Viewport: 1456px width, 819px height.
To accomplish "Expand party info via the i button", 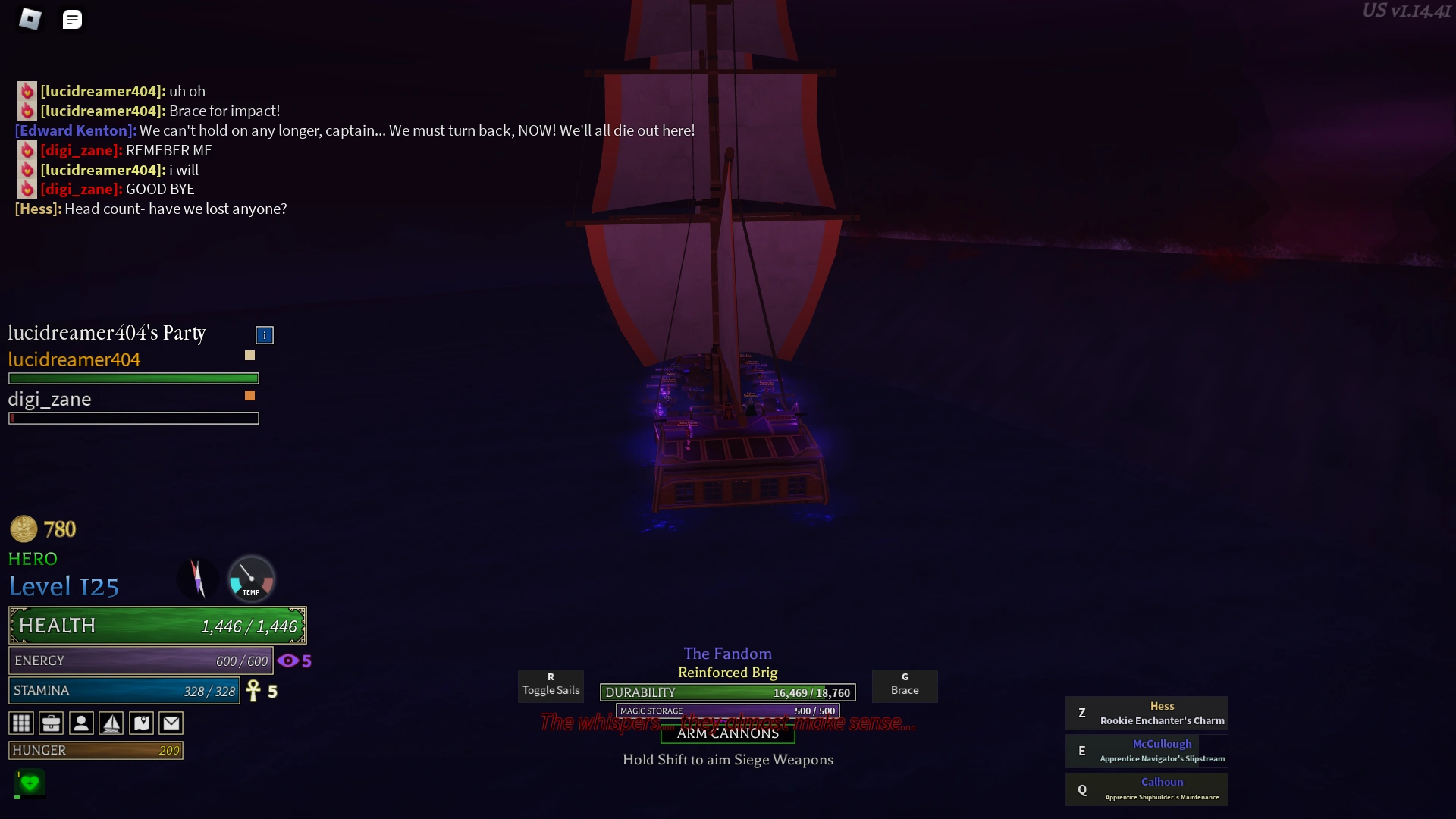I will click(264, 334).
